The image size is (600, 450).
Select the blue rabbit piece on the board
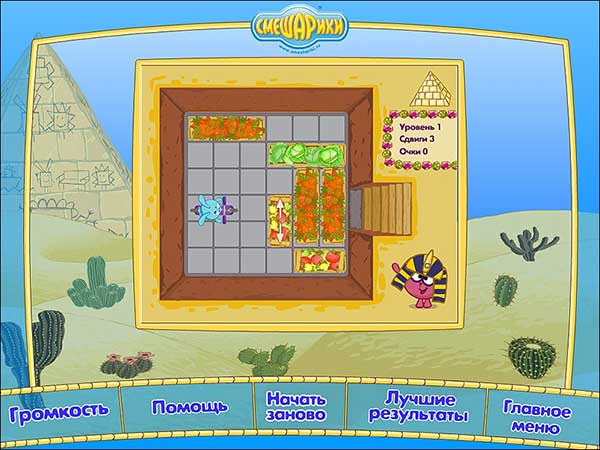point(212,208)
